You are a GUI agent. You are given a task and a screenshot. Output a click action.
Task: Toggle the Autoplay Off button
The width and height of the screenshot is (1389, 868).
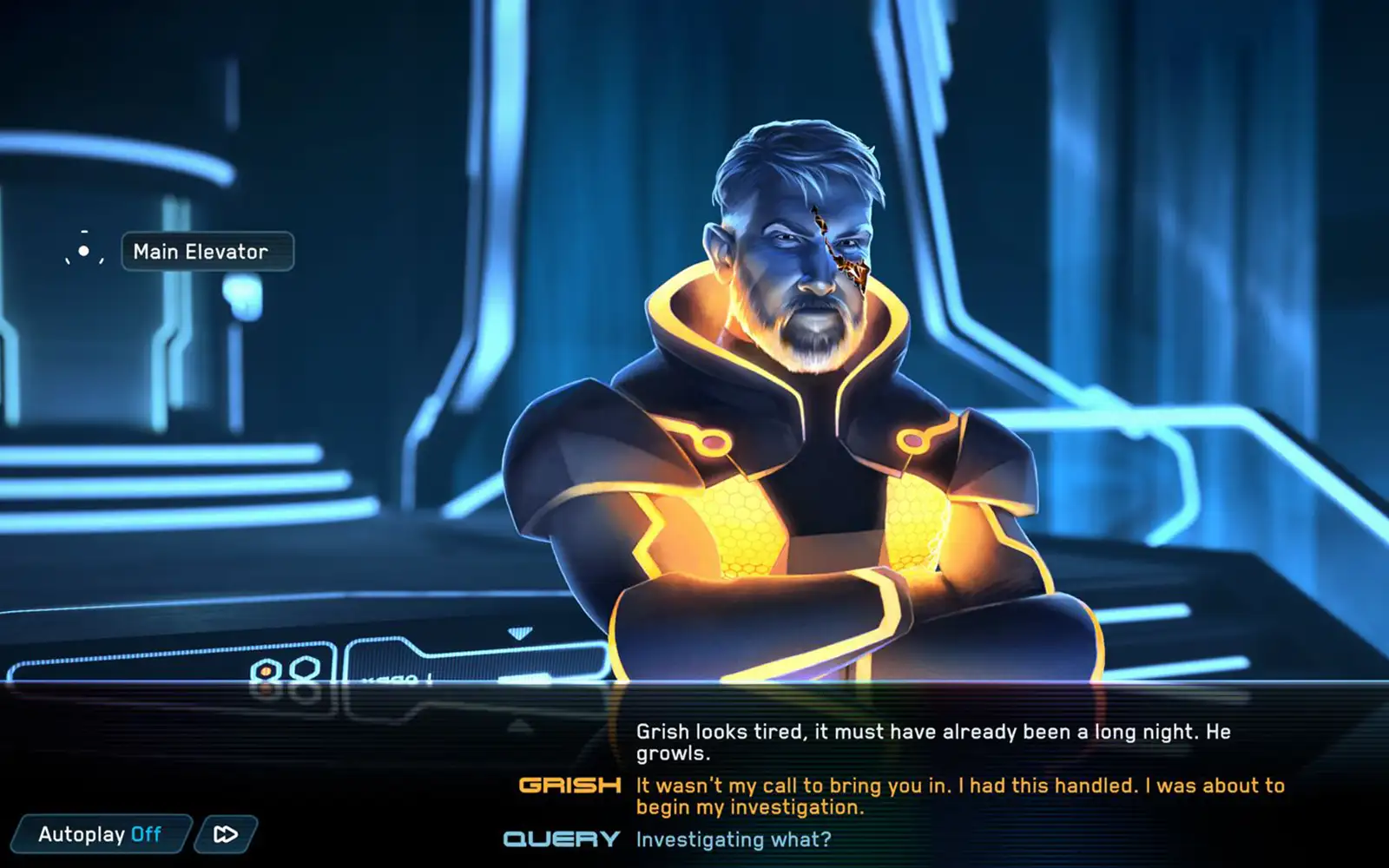[100, 834]
